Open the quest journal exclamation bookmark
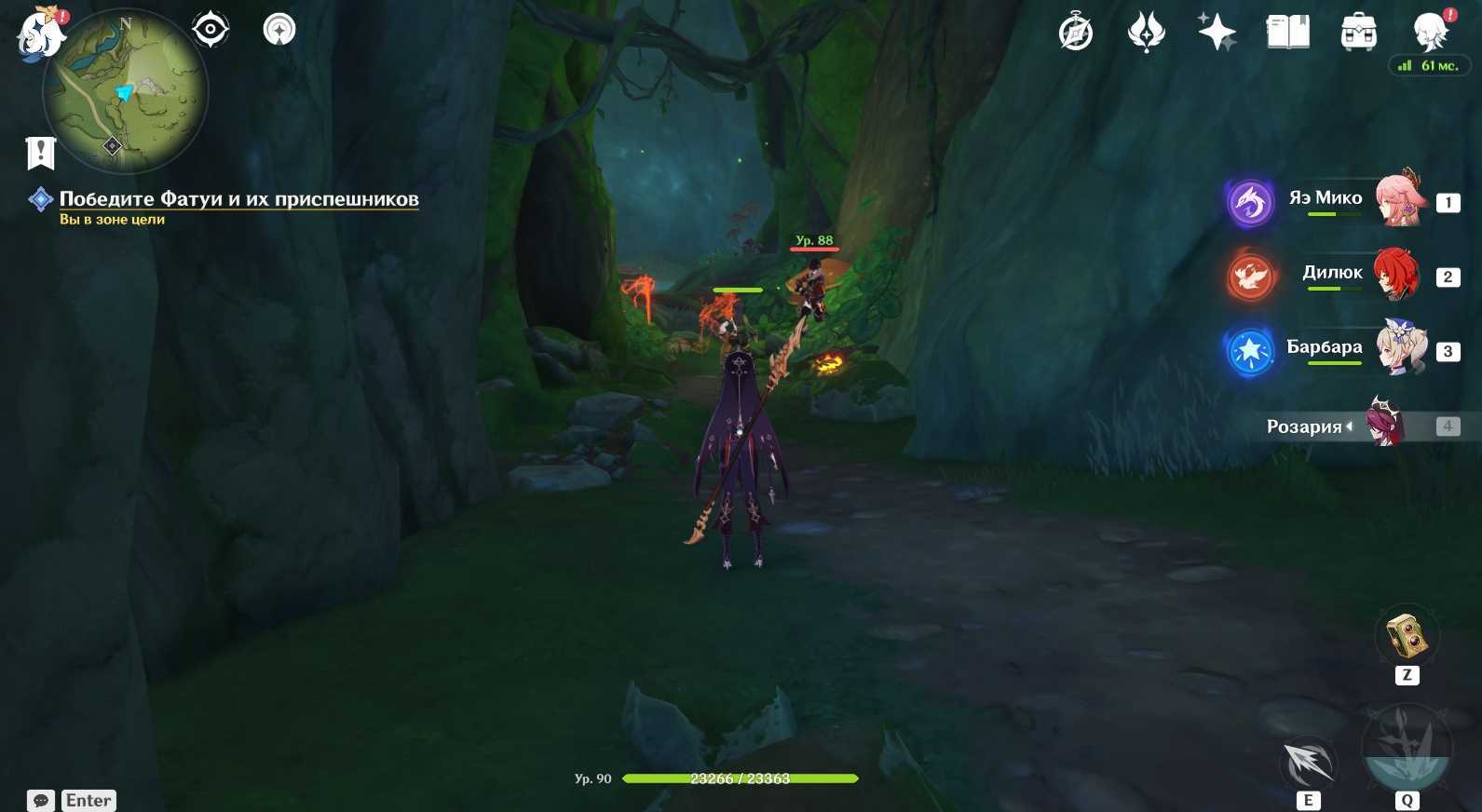This screenshot has width=1482, height=812. point(41,153)
